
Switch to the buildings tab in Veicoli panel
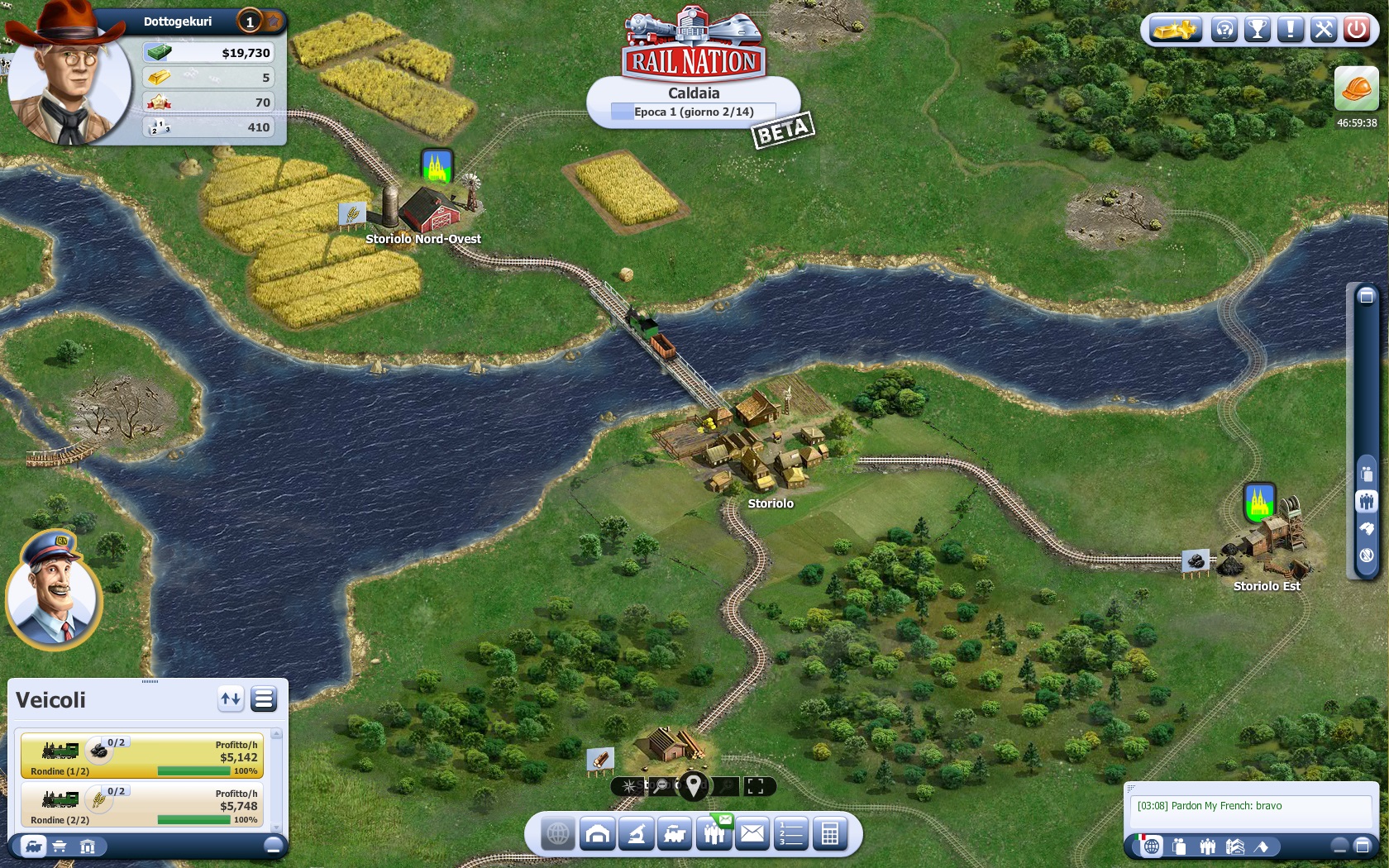88,846
